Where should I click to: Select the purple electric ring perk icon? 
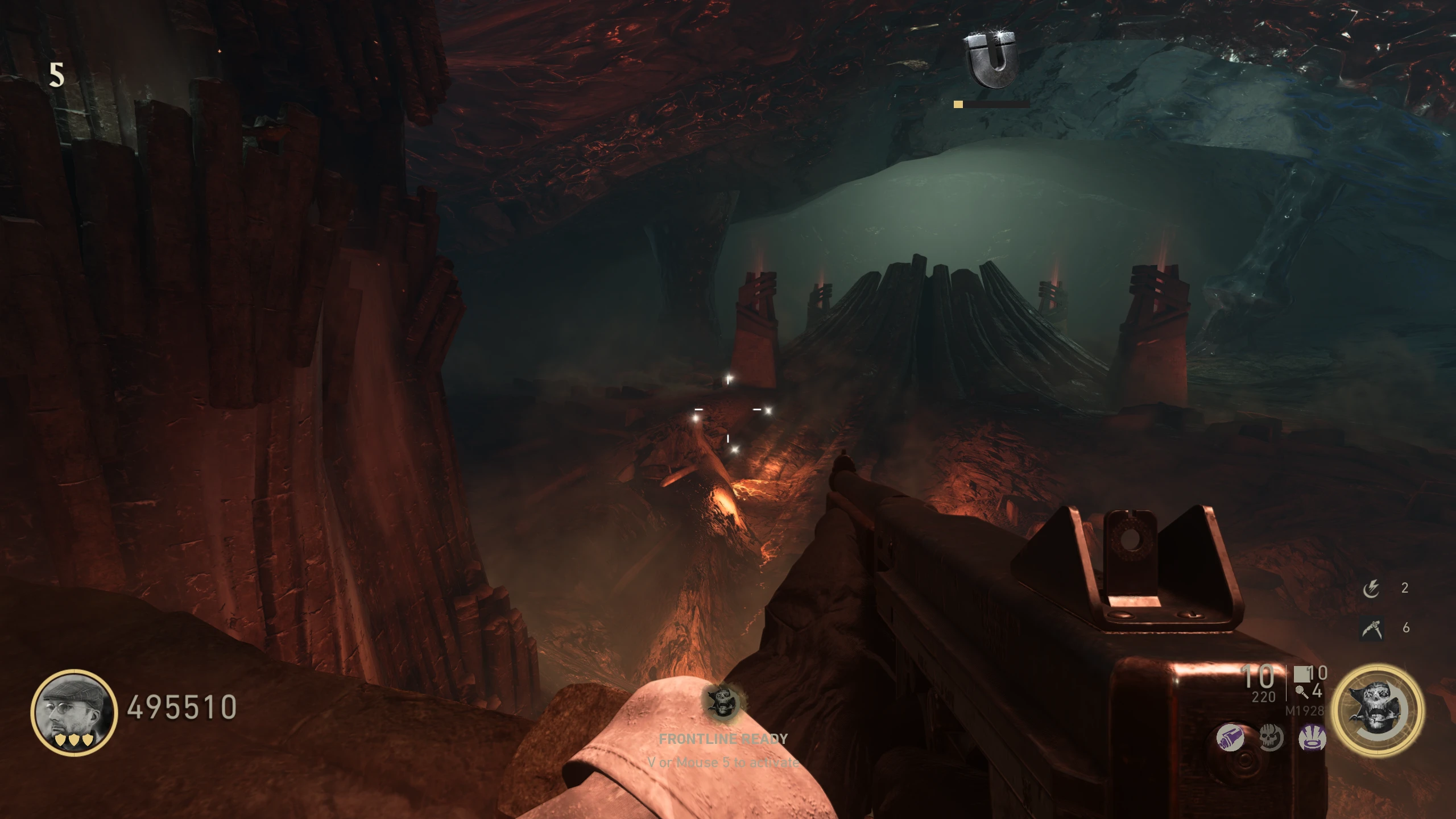pos(1312,738)
